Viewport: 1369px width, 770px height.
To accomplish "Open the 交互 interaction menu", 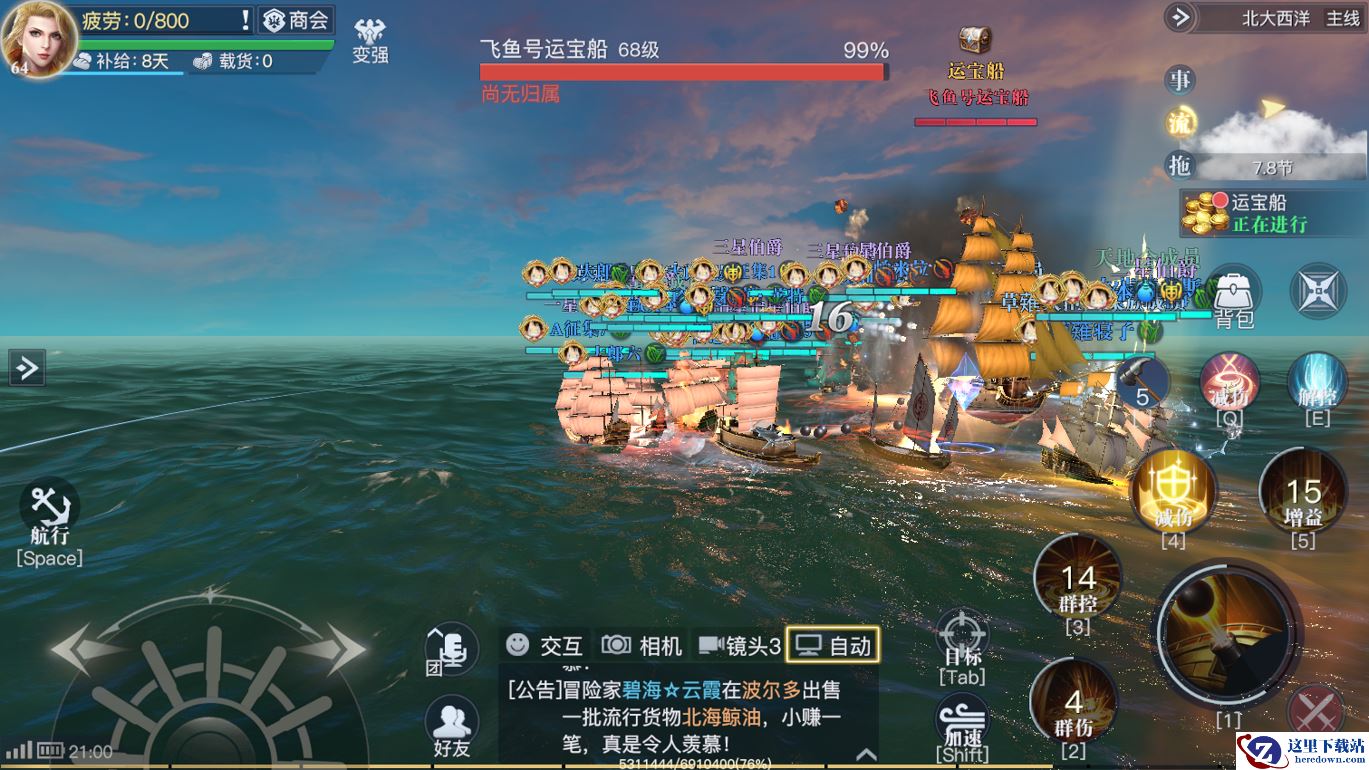I will [545, 646].
